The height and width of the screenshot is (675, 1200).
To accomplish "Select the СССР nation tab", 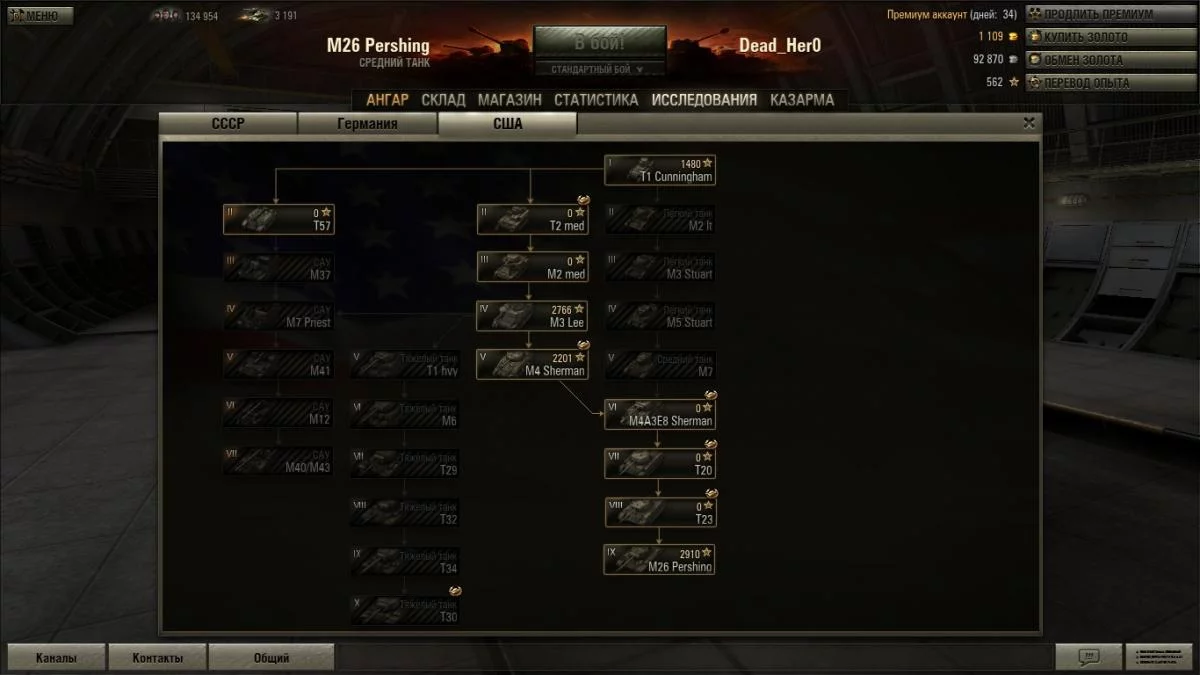I will click(228, 124).
